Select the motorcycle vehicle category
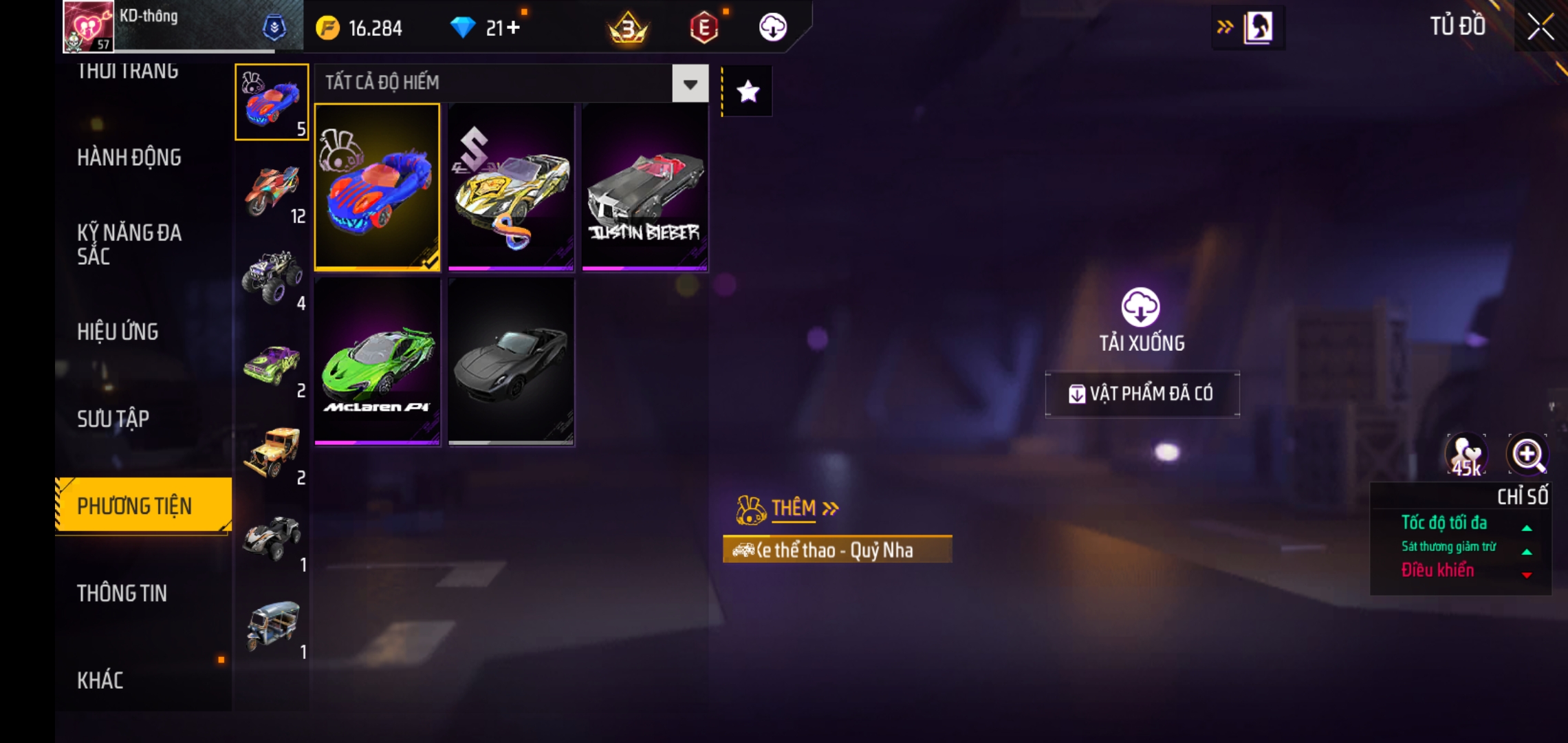 point(272,190)
